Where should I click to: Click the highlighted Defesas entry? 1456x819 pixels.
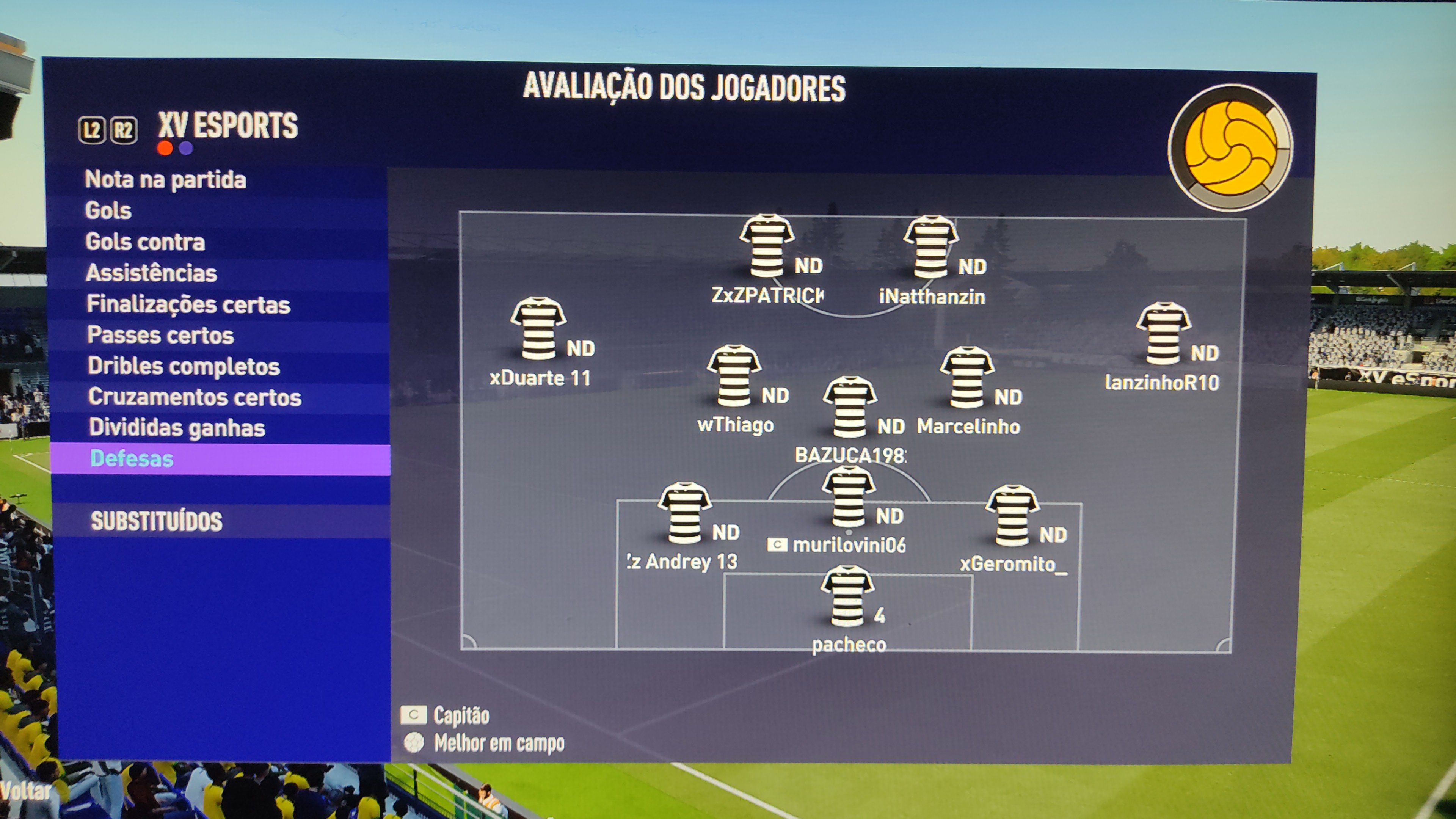coord(132,458)
